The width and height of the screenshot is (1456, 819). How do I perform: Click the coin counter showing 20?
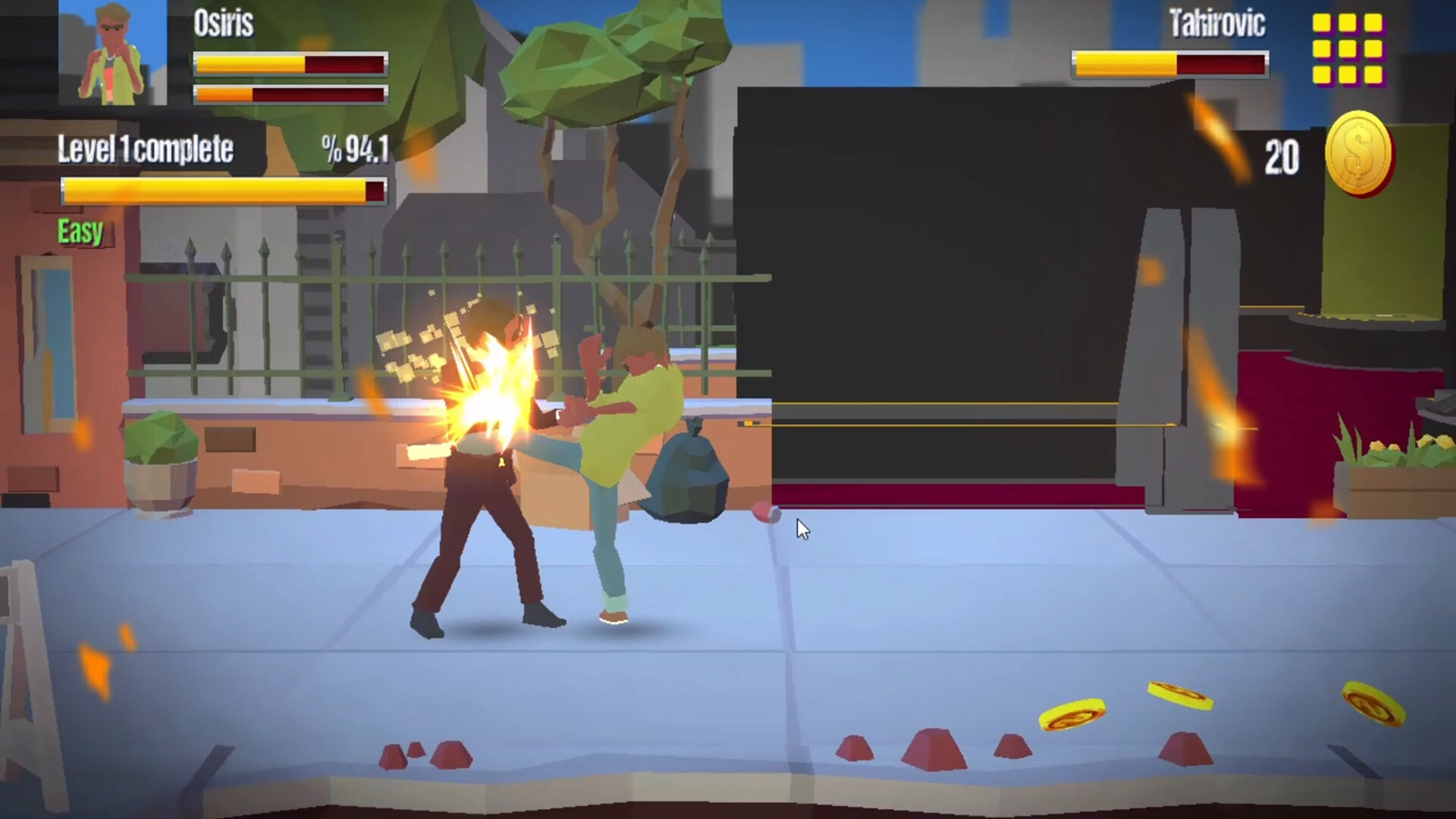[x=1282, y=158]
